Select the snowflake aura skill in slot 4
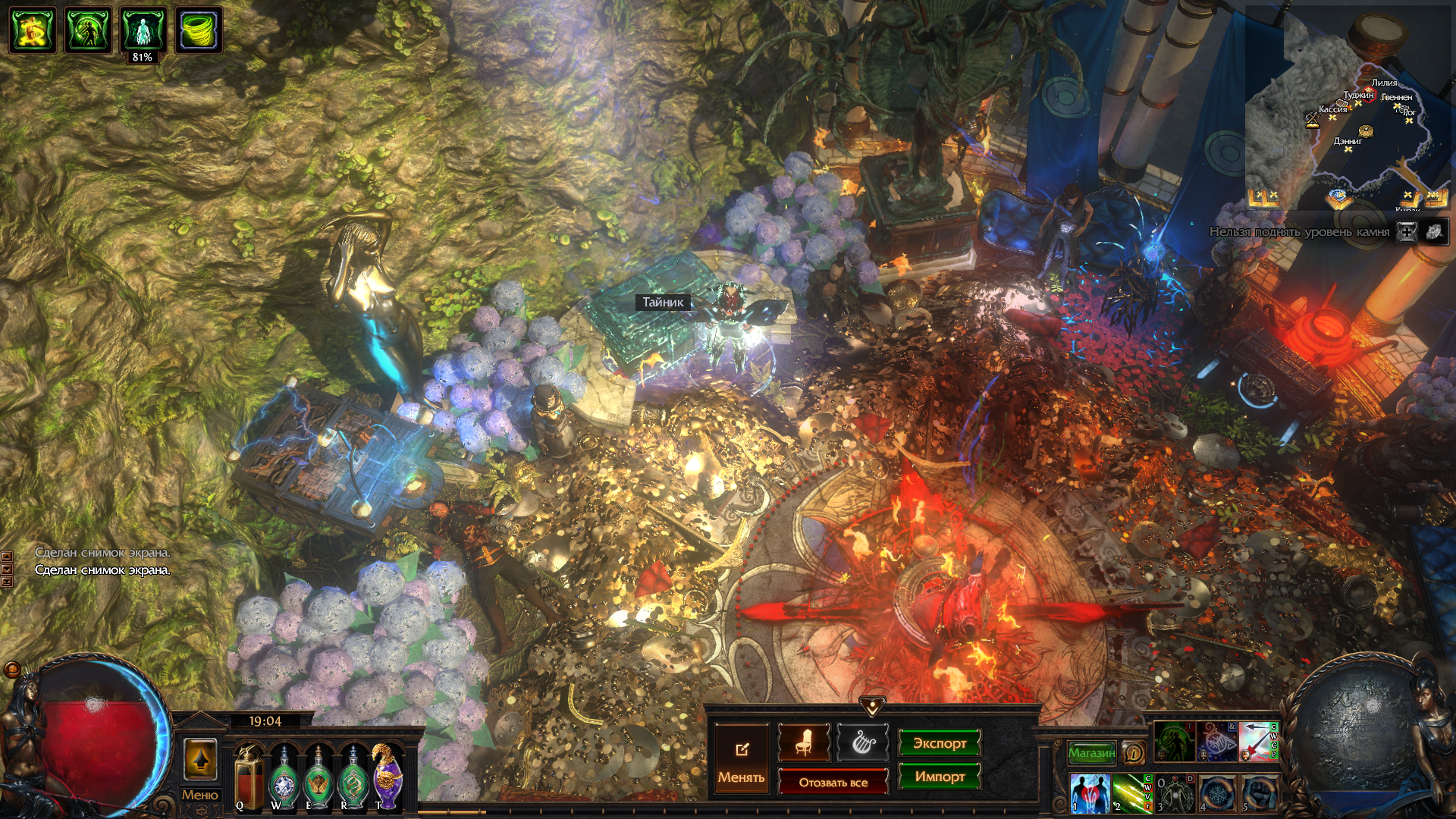 tap(1217, 793)
